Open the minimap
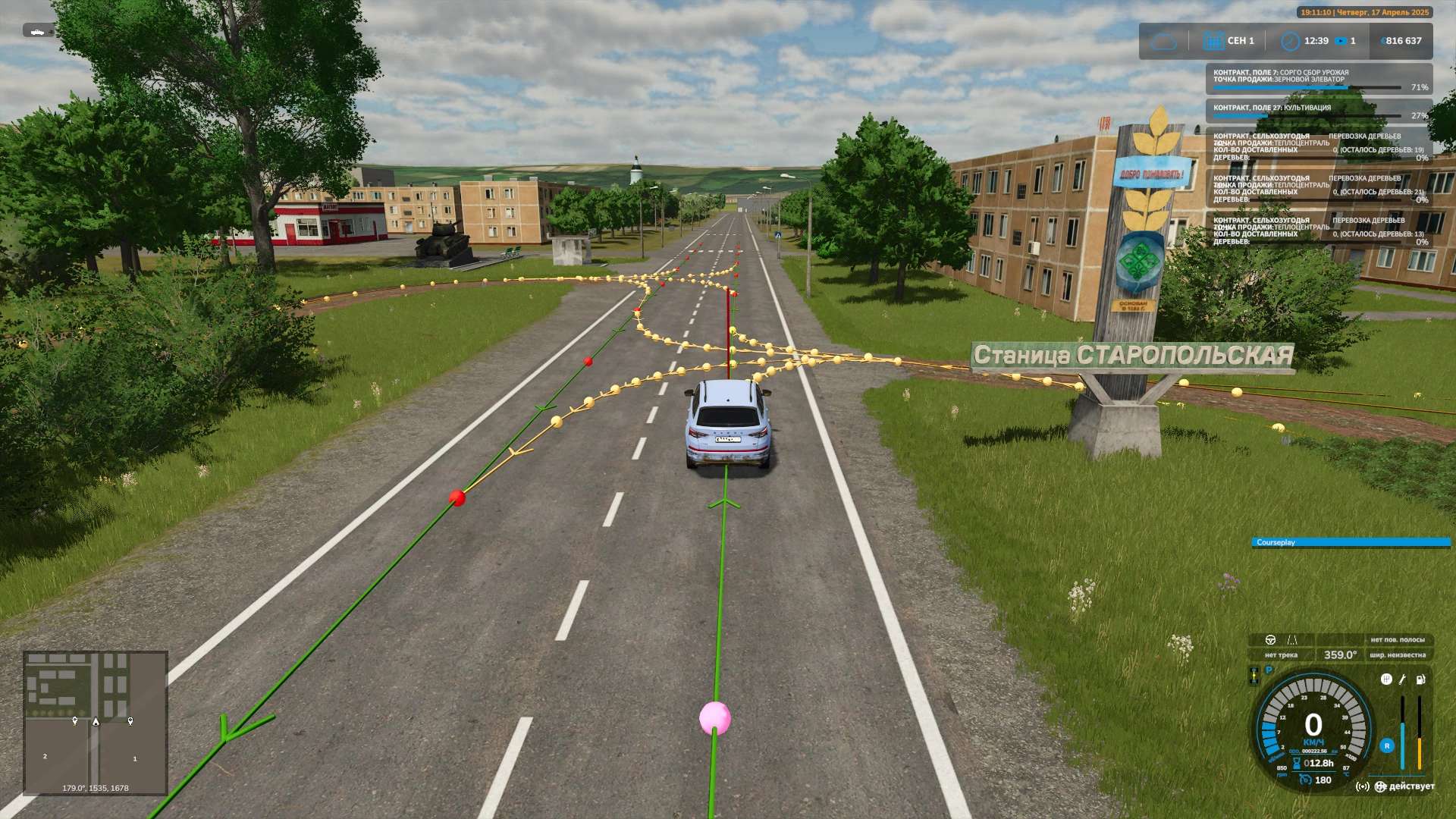 pos(96,723)
